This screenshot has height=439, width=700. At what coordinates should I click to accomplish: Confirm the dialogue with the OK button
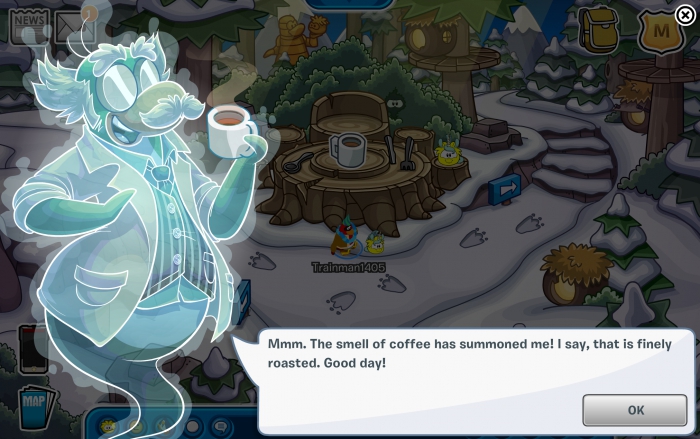tap(635, 410)
